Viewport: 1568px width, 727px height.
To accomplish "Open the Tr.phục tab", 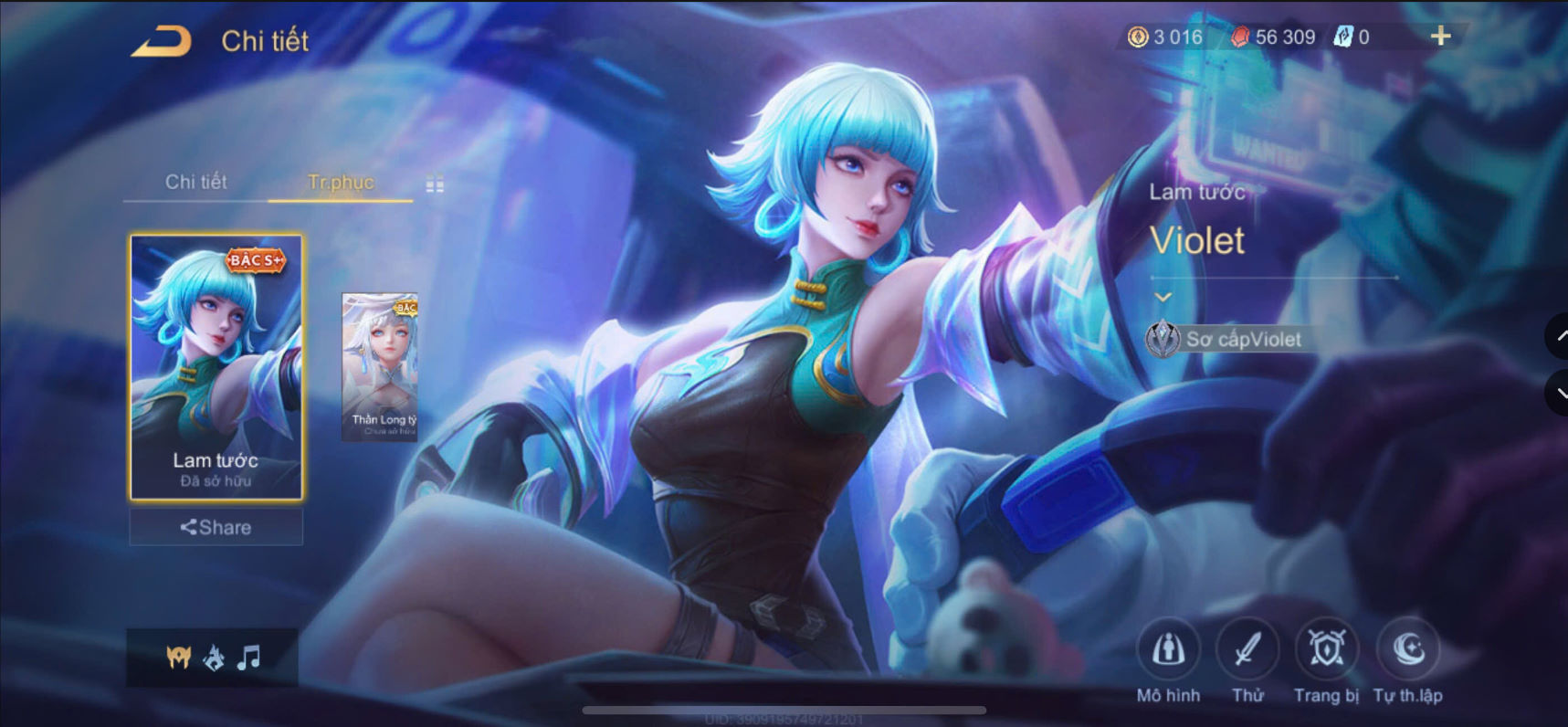I will coord(340,183).
